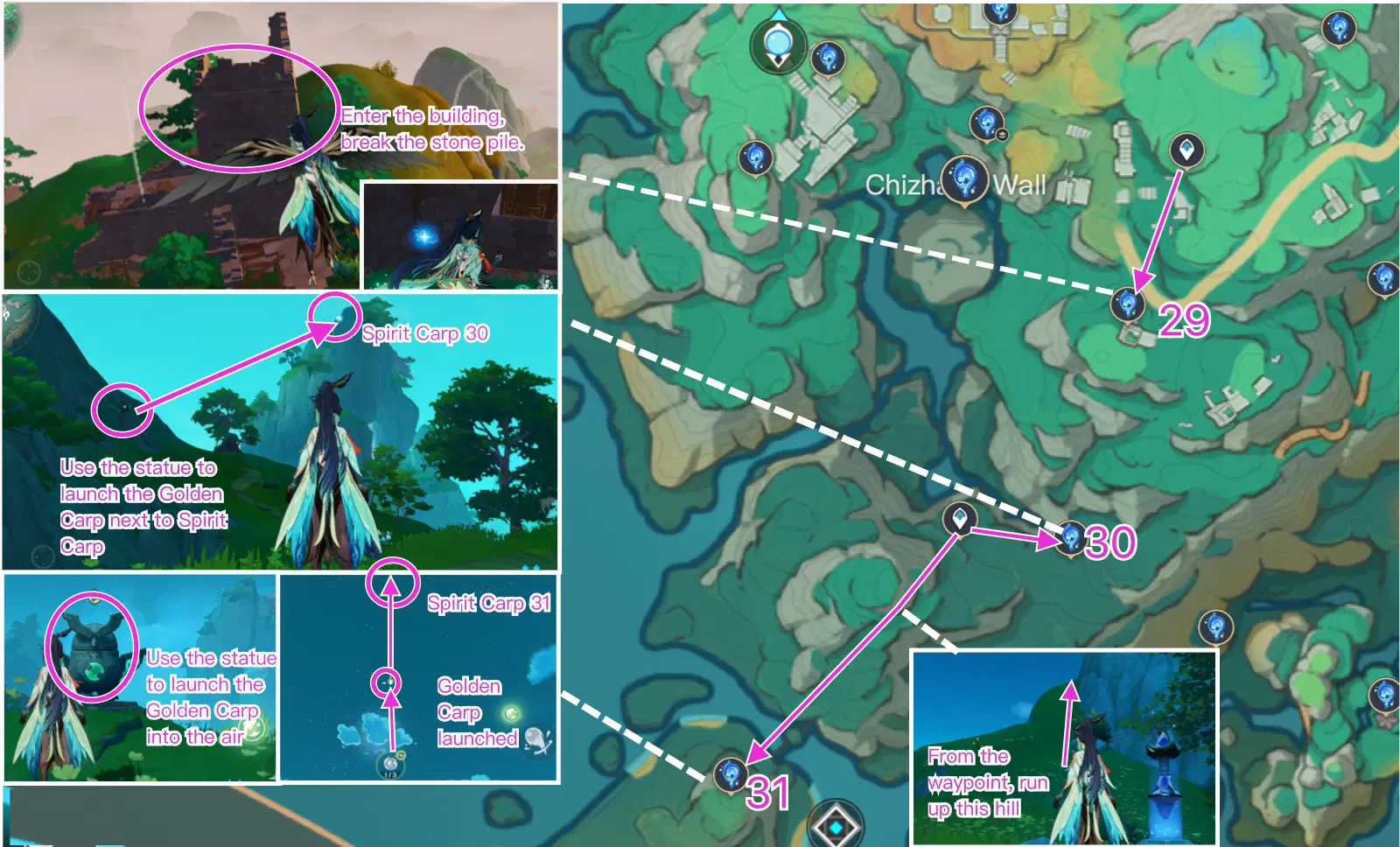
Task: Click the "Spirit Carp 31" caption text
Action: point(490,603)
